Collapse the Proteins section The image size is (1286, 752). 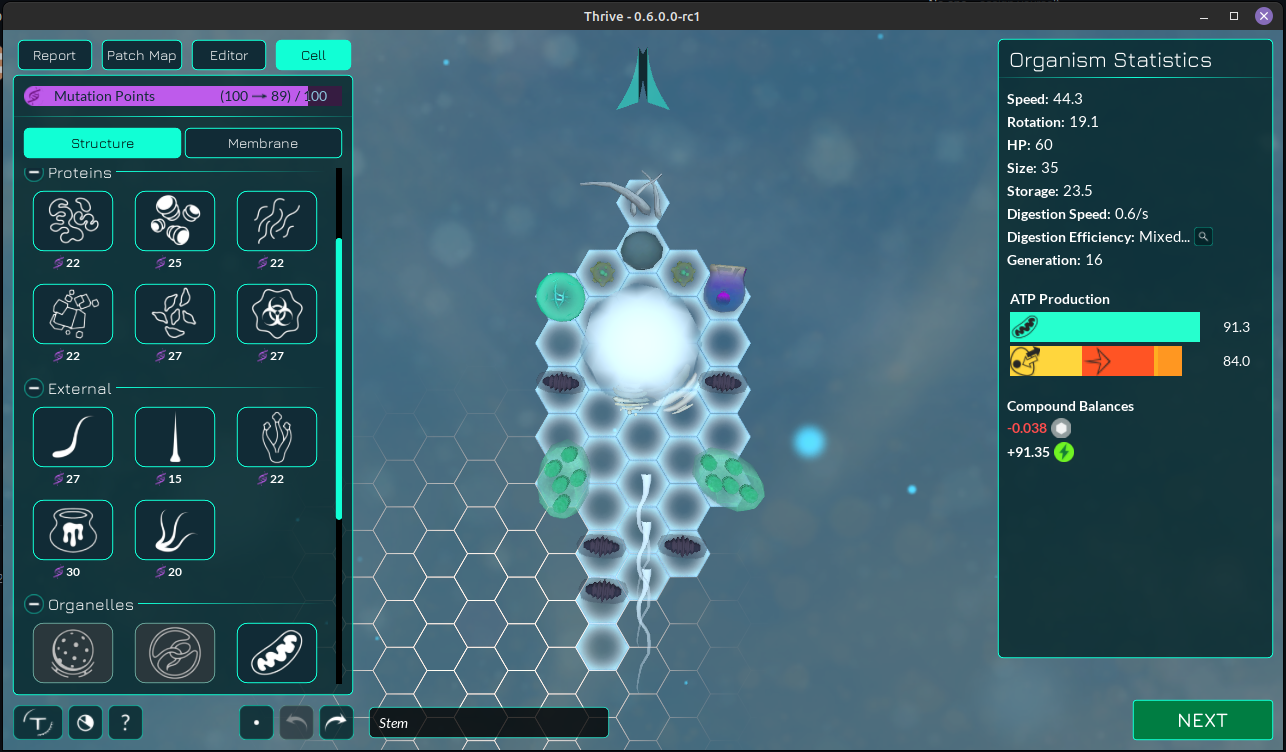coord(34,173)
